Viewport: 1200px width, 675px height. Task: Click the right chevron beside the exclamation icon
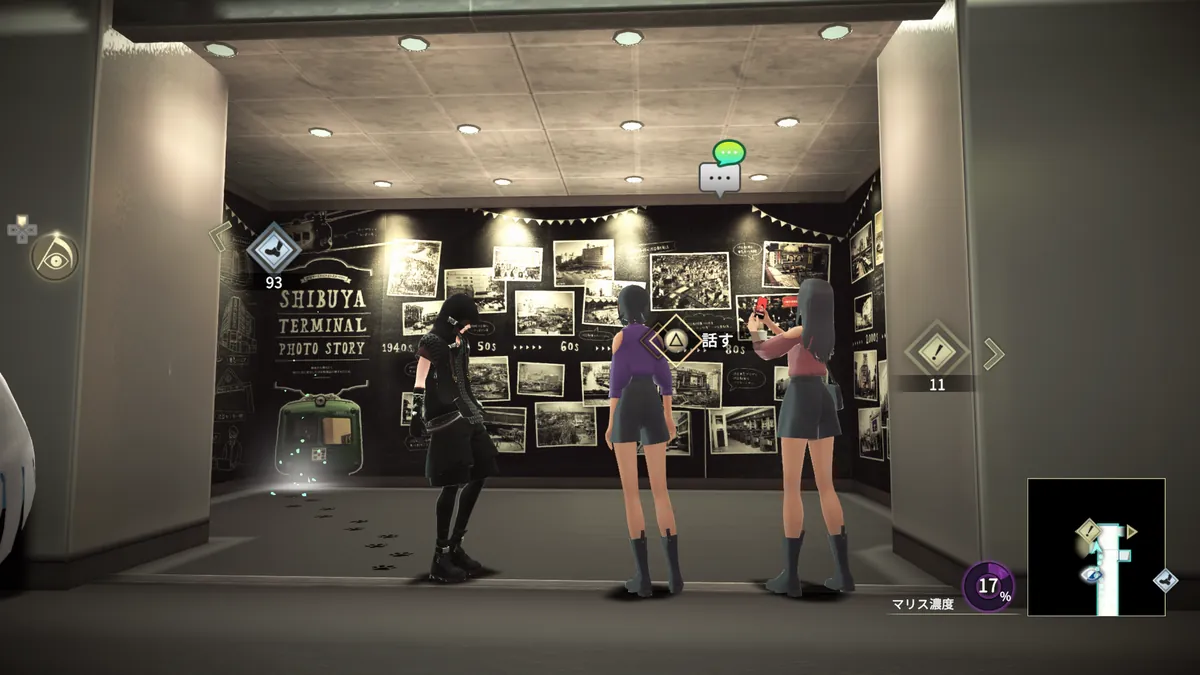pyautogui.click(x=992, y=353)
